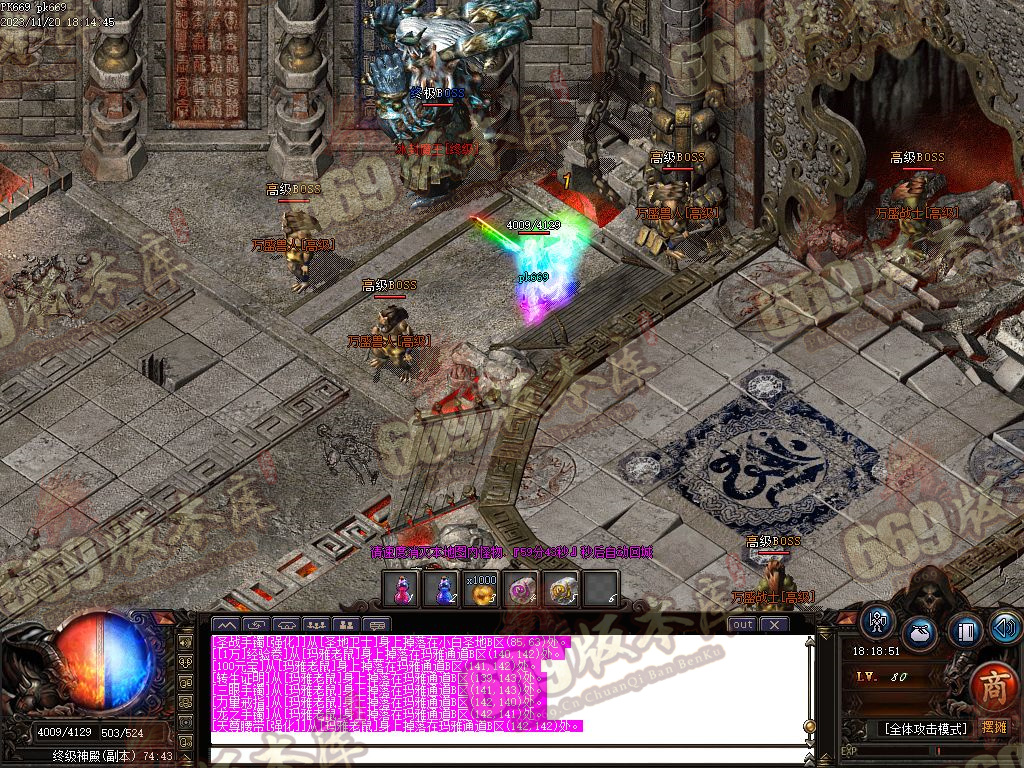
Task: Open the skill book panel
Action: coord(965,630)
